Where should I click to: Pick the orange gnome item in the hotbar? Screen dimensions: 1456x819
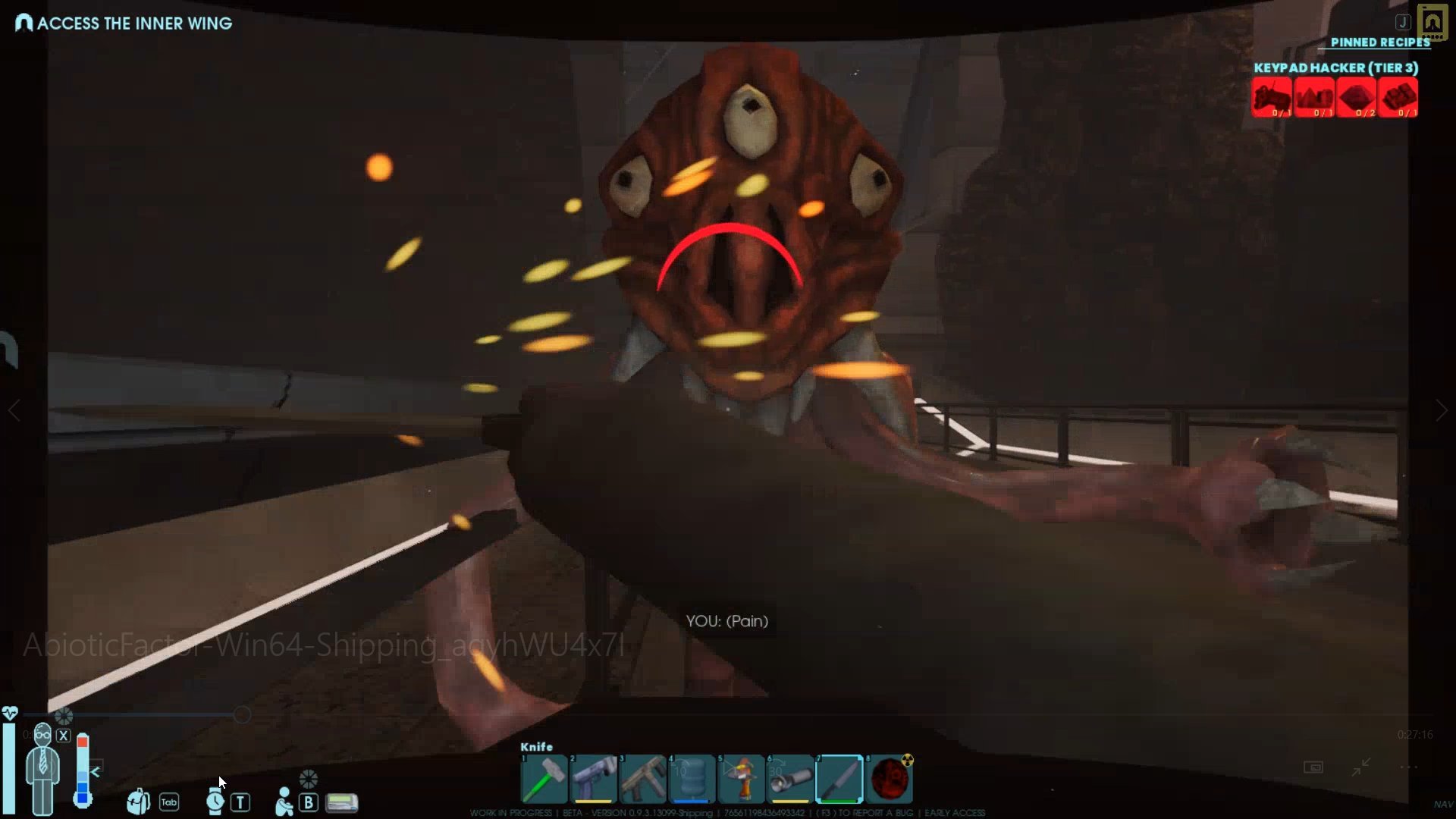[742, 779]
